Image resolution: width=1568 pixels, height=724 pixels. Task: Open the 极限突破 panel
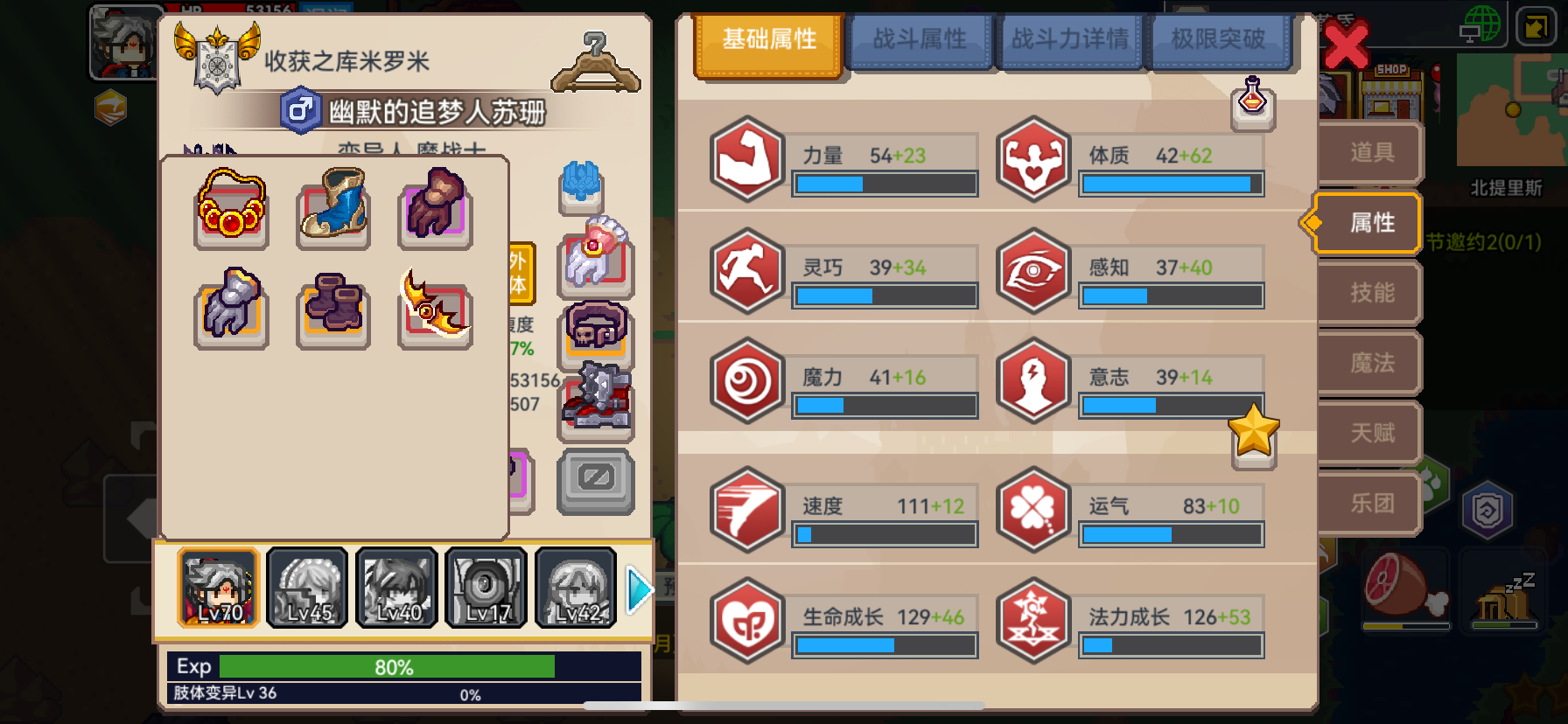click(x=1221, y=40)
